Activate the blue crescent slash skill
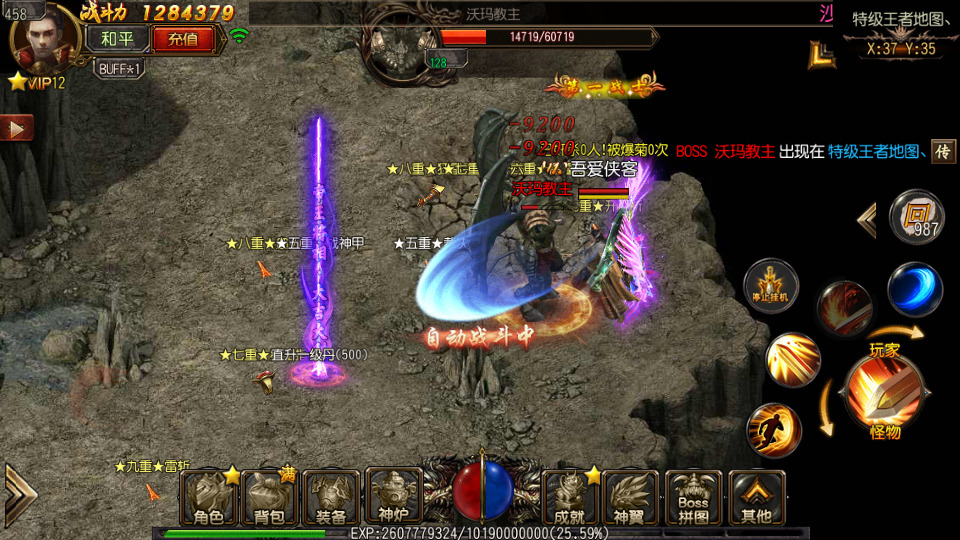 pyautogui.click(x=914, y=289)
